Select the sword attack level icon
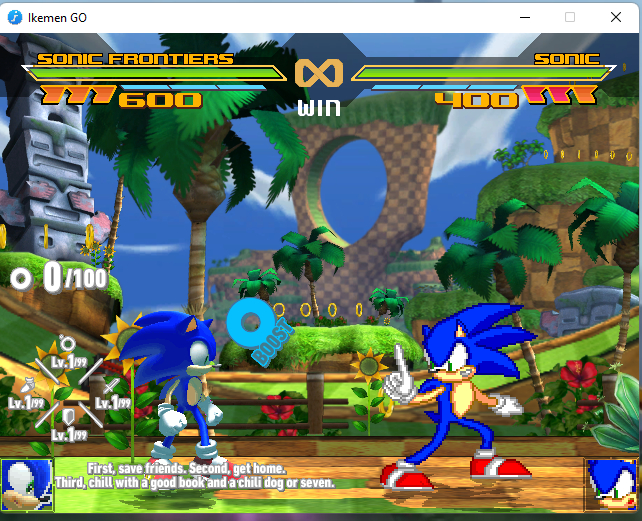 109,387
